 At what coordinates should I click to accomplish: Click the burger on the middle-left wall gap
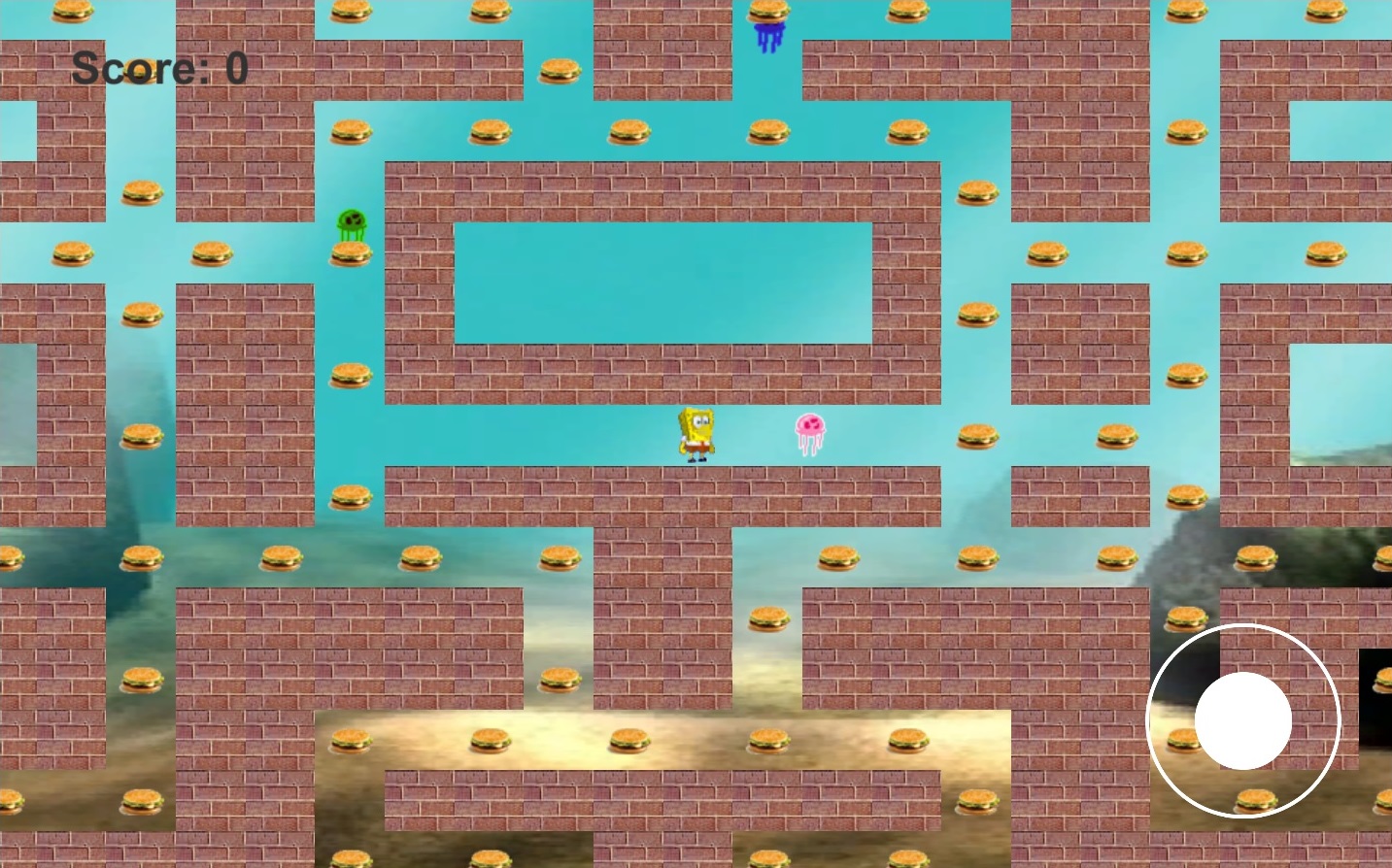tap(141, 434)
